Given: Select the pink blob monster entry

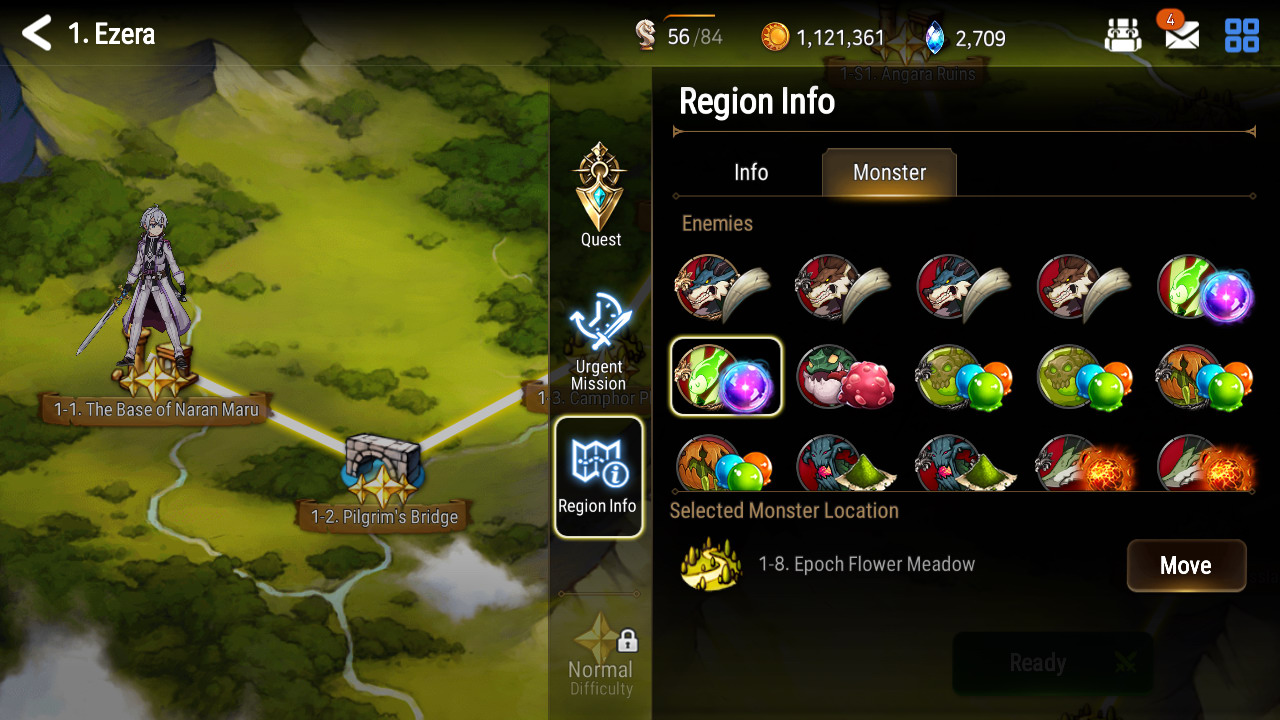Looking at the screenshot, I should [x=845, y=377].
